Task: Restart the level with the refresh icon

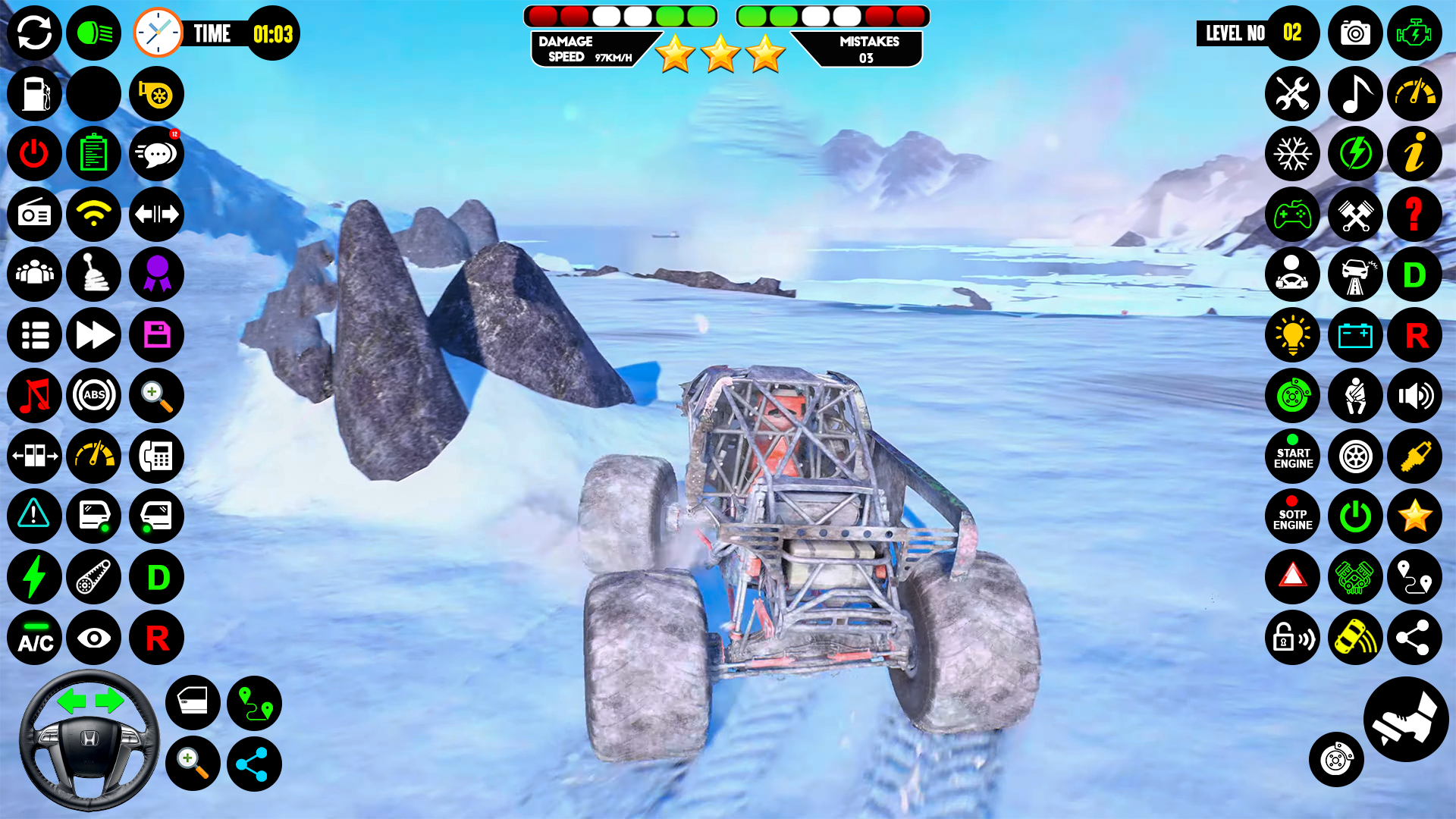Action: 33,33
